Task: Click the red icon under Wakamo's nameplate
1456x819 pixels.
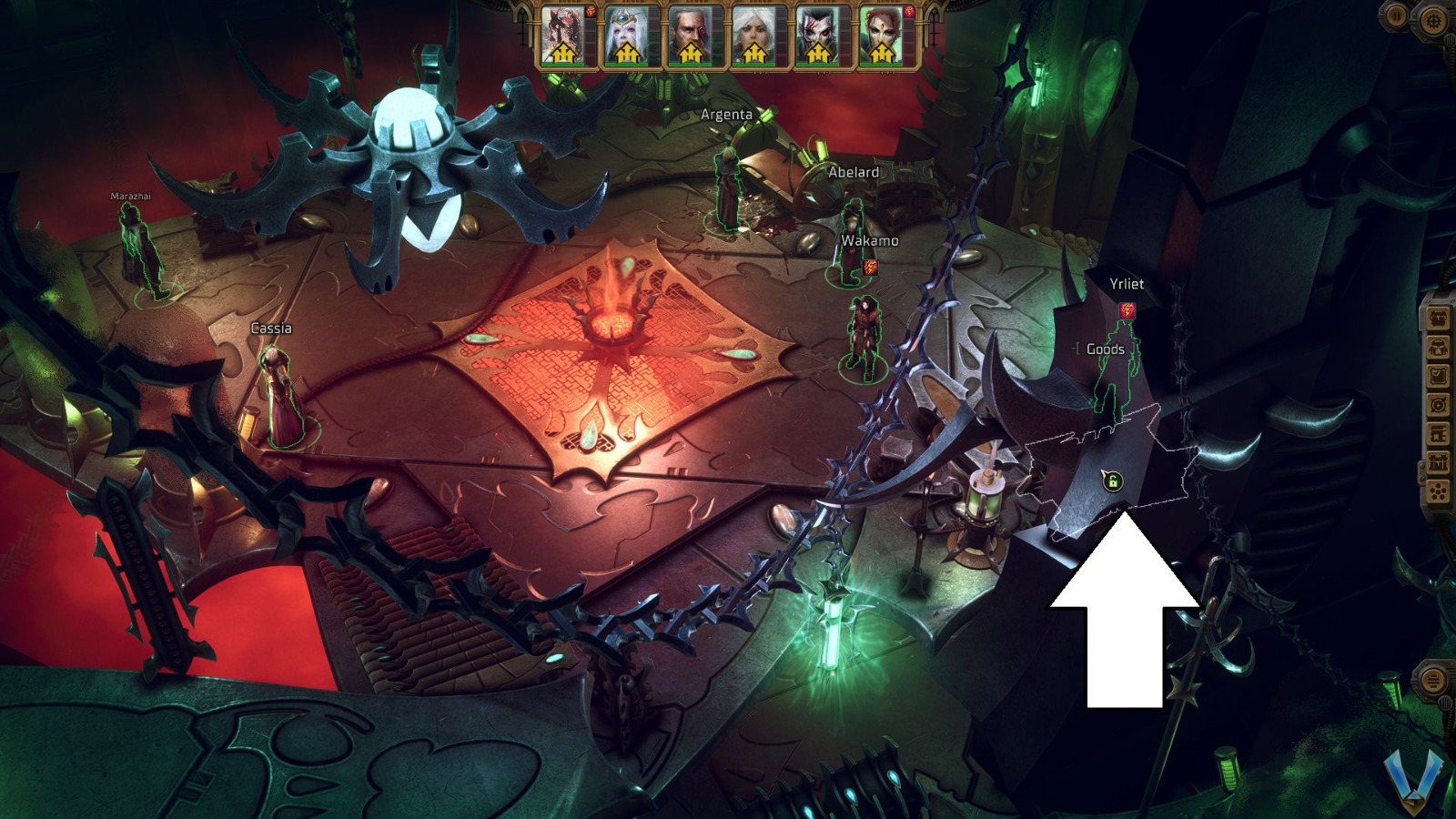Action: coord(872,267)
